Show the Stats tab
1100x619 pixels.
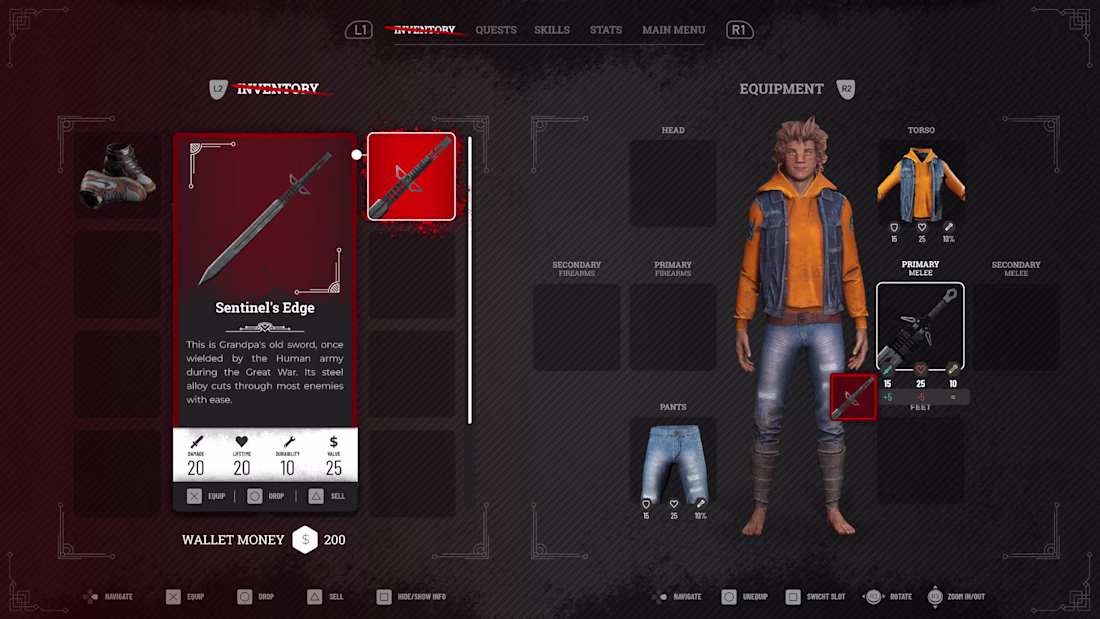pos(606,30)
